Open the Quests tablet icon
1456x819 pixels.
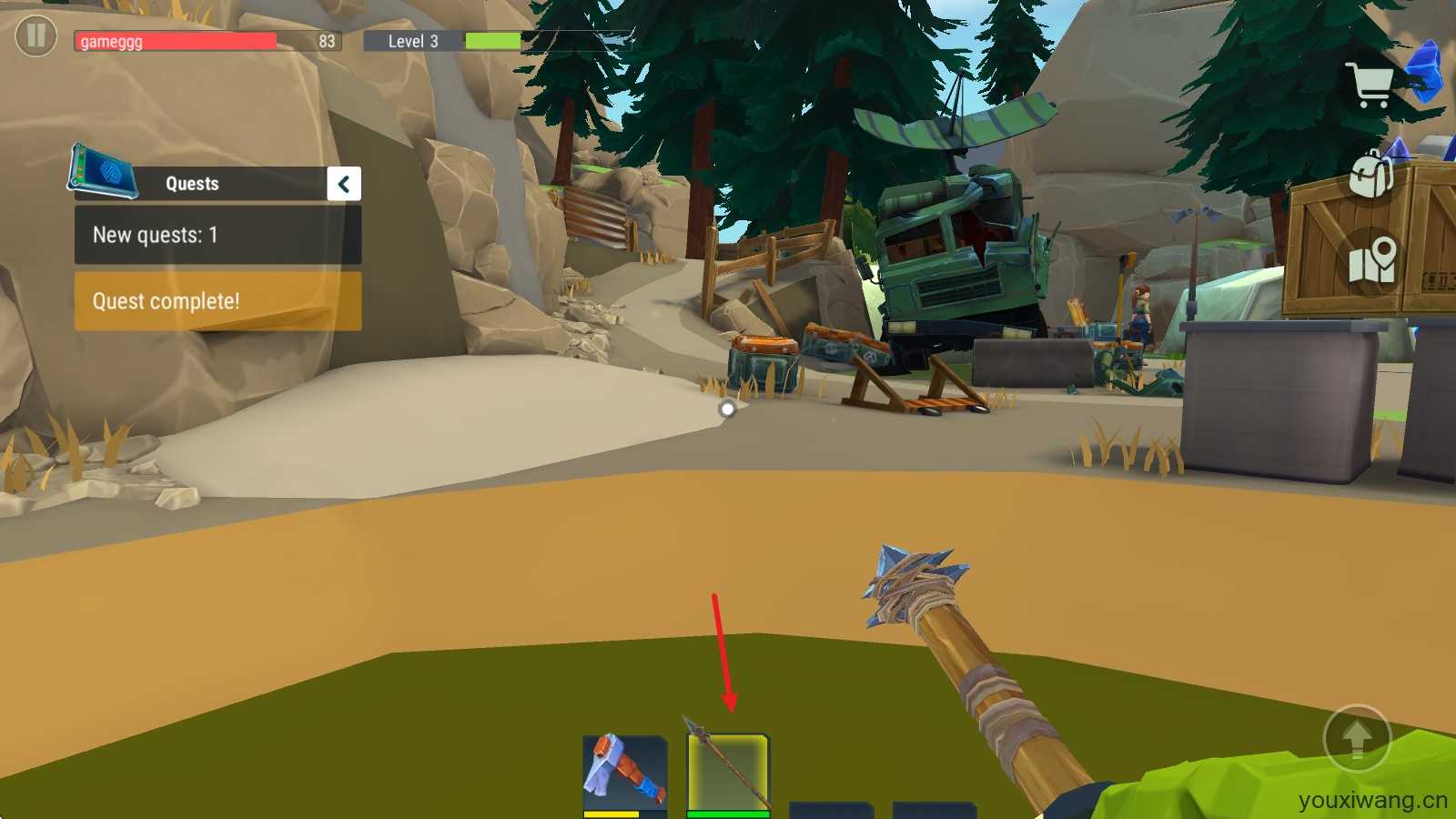pos(102,171)
